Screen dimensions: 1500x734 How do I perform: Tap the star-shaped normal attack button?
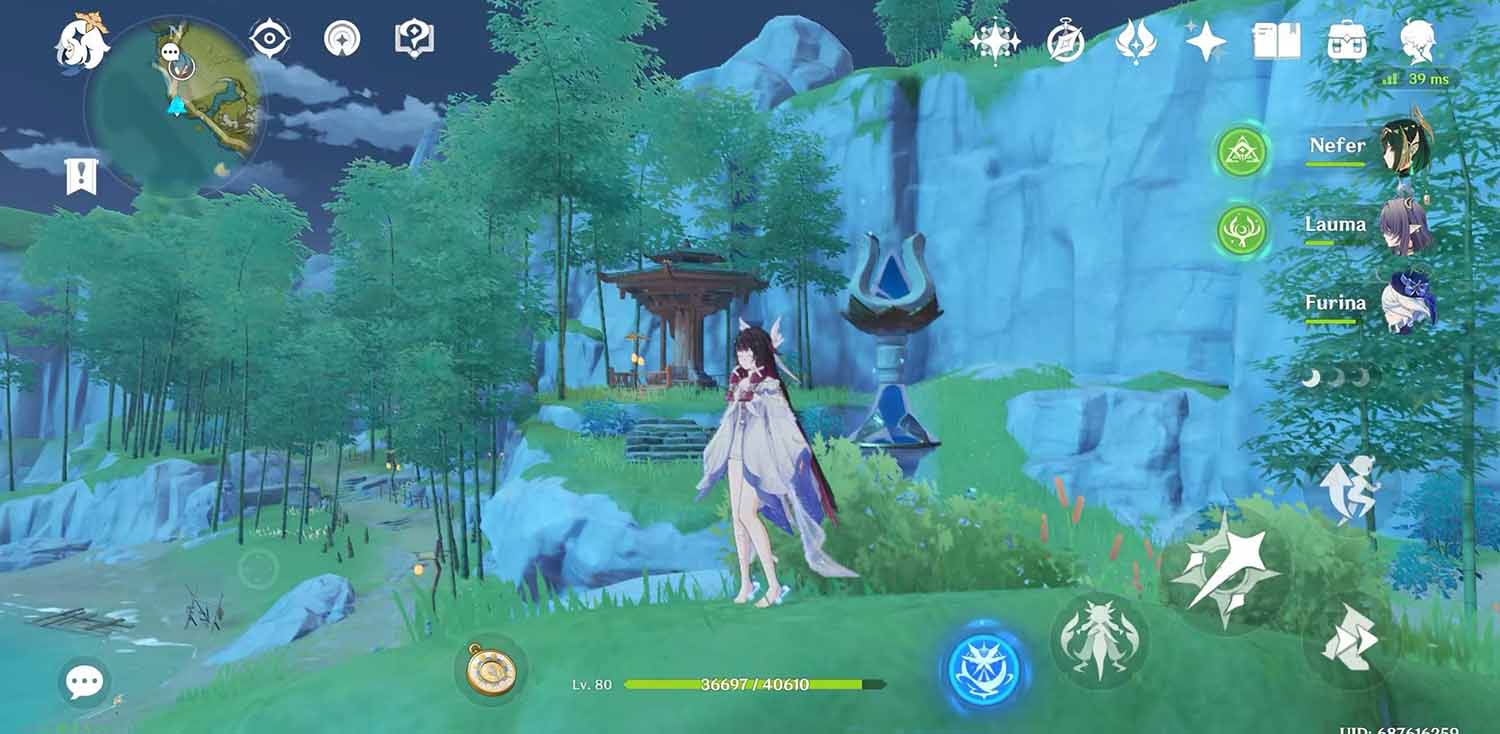coord(1226,573)
